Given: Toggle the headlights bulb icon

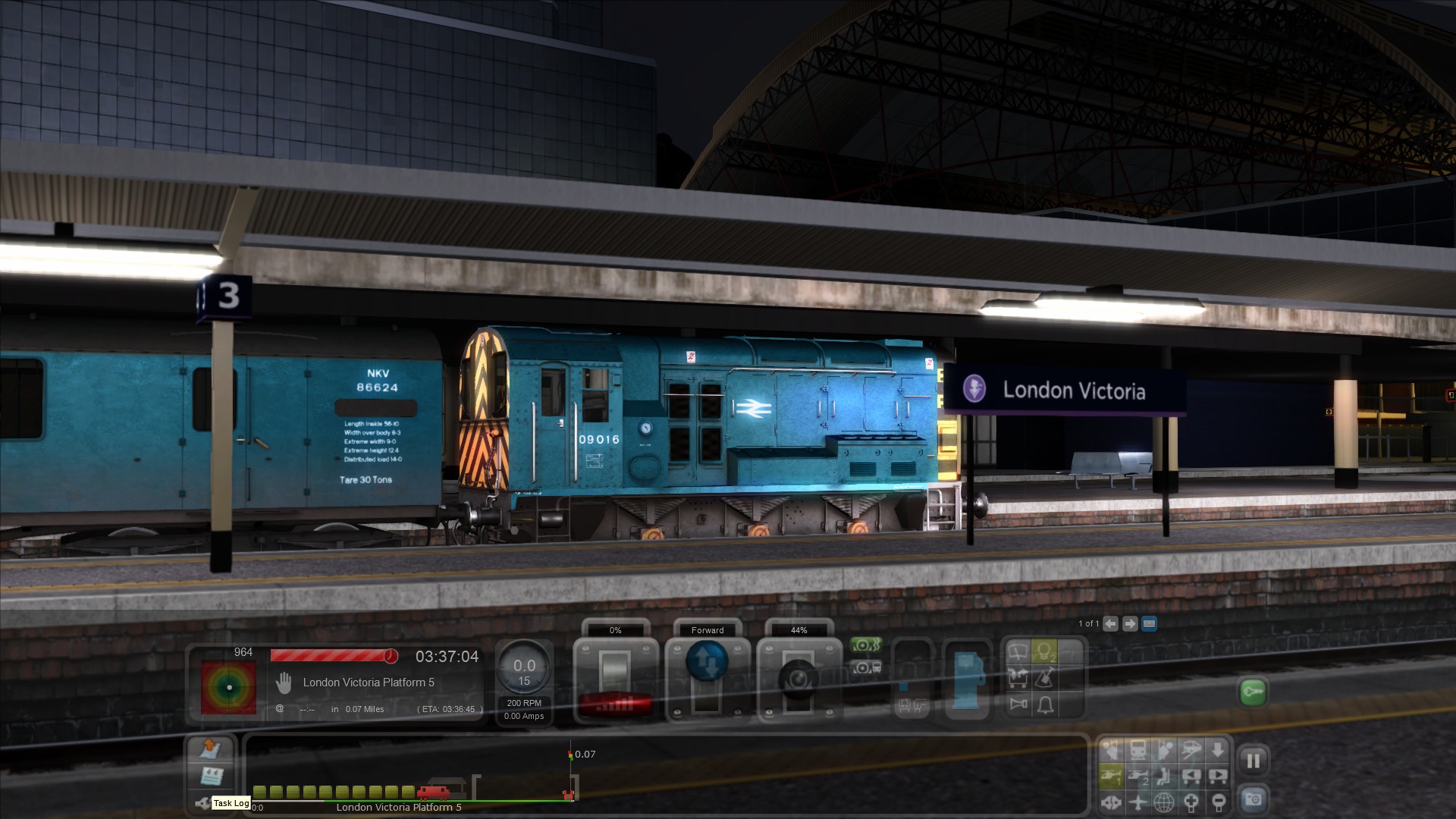Looking at the screenshot, I should pyautogui.click(x=1045, y=651).
